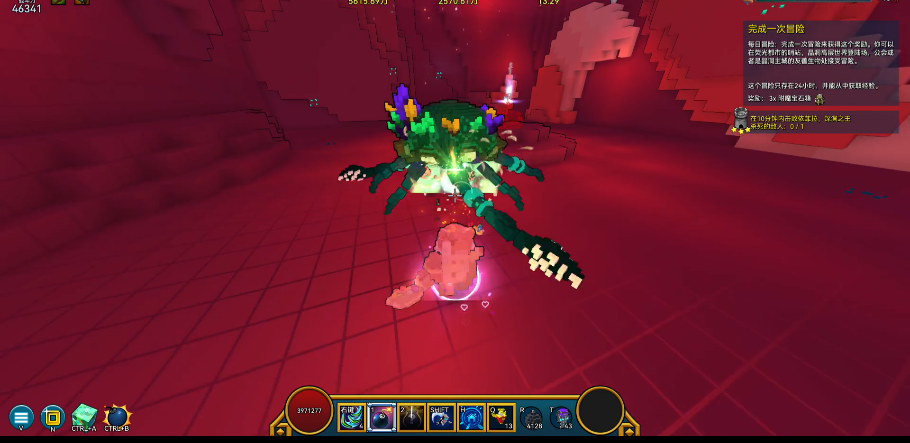
Task: Open the main menu hamburger icon
Action: pyautogui.click(x=21, y=416)
